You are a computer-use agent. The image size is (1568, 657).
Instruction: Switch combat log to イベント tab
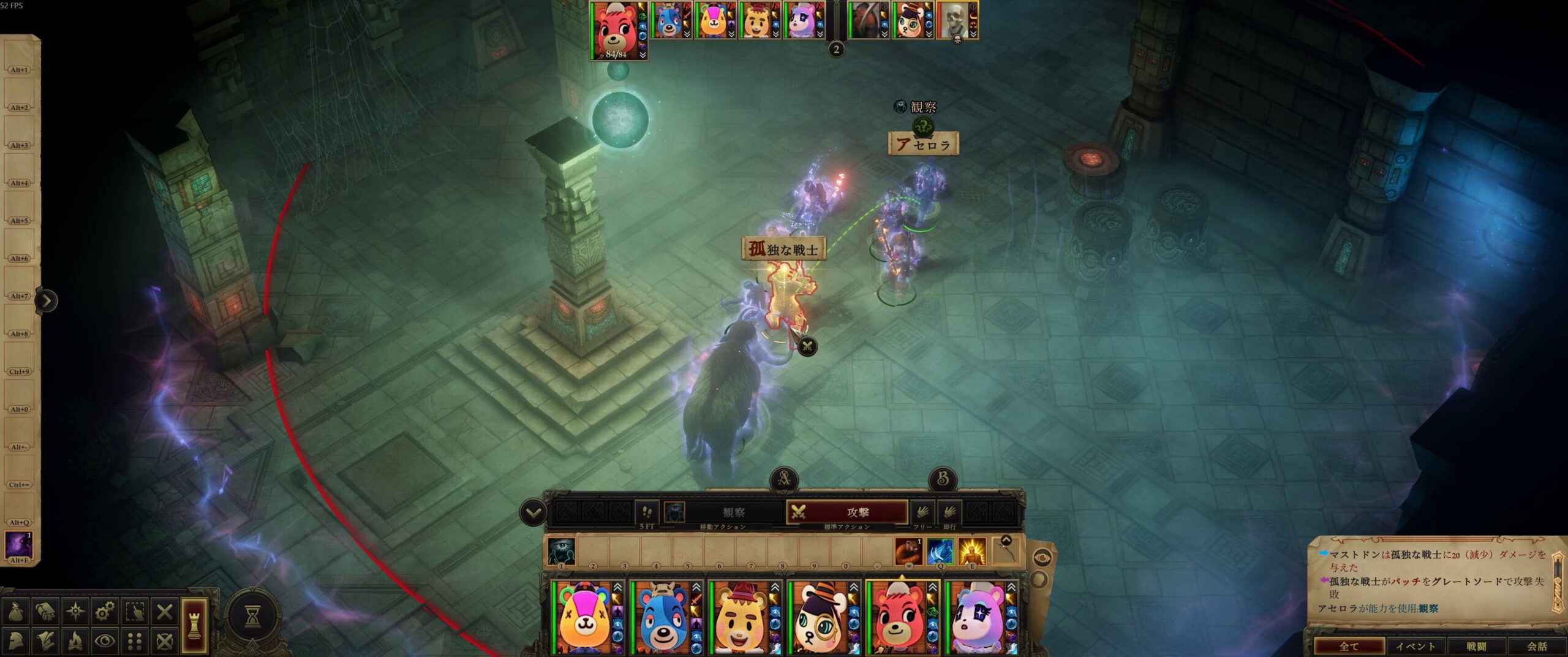point(1415,646)
